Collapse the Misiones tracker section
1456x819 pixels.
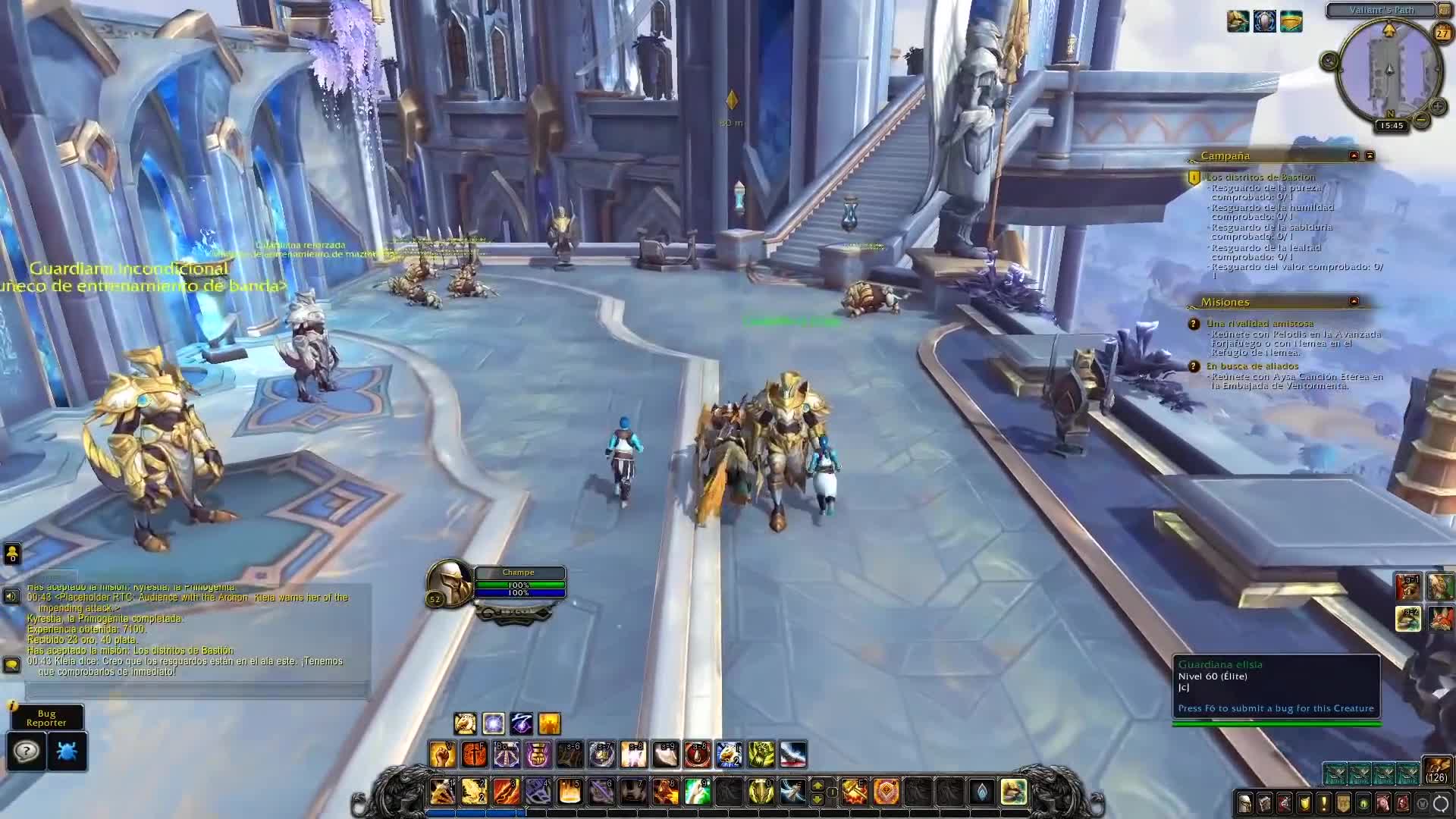[x=1354, y=301]
